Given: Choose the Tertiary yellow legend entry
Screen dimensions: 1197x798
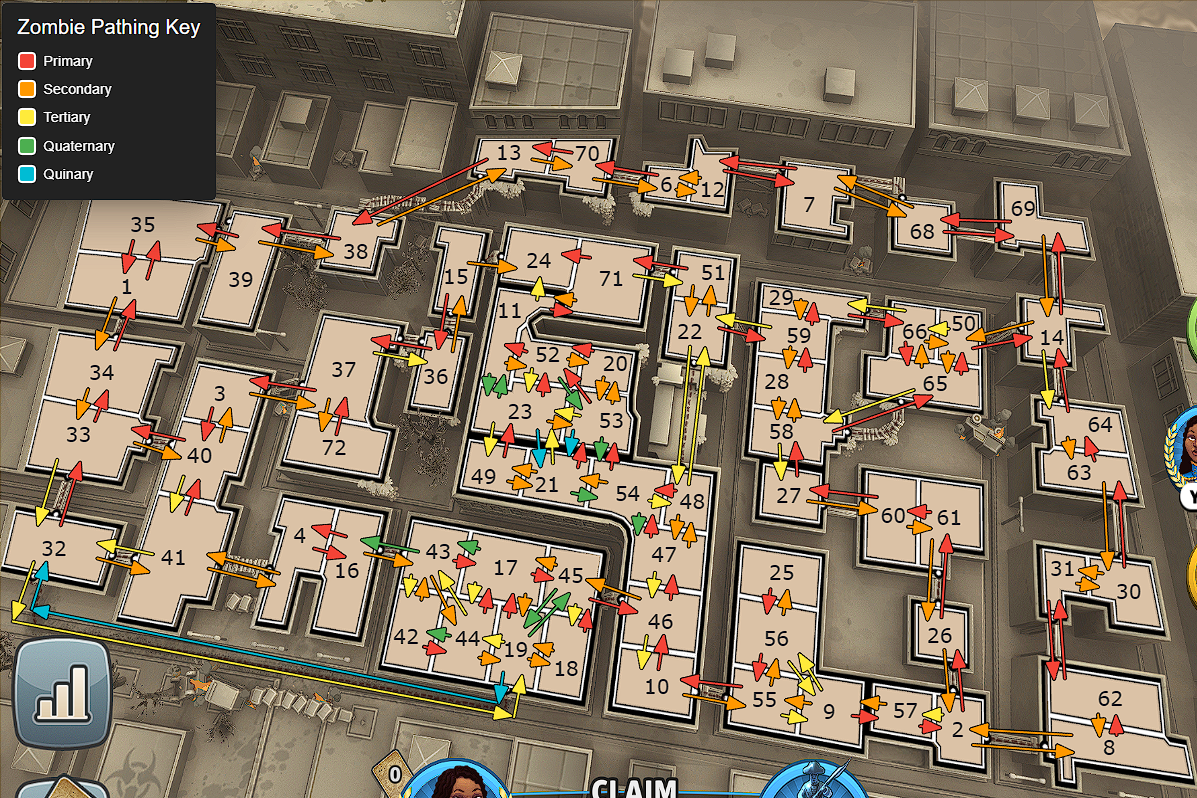Looking at the screenshot, I should (66, 117).
